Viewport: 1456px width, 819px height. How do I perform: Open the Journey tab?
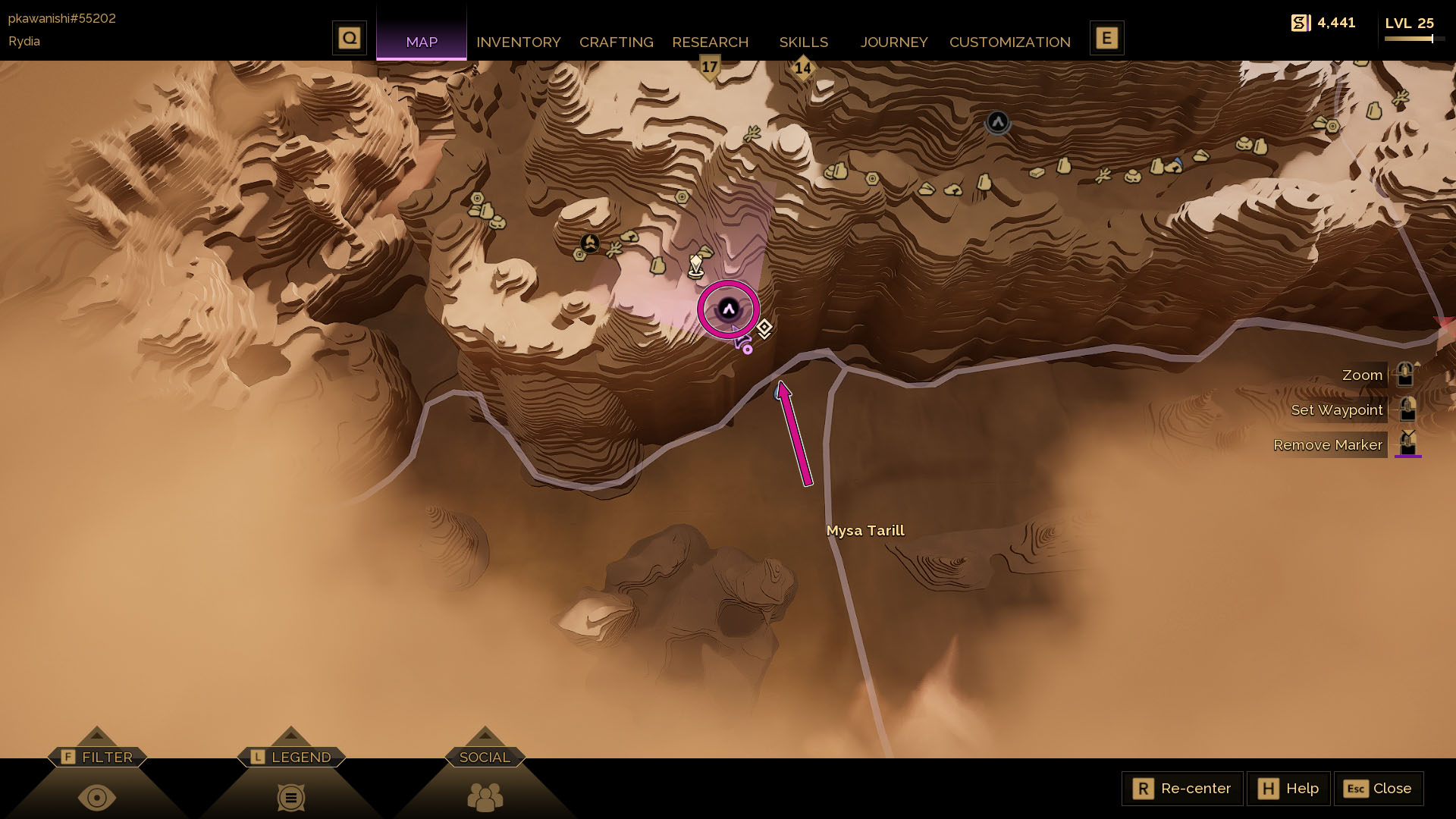click(894, 42)
